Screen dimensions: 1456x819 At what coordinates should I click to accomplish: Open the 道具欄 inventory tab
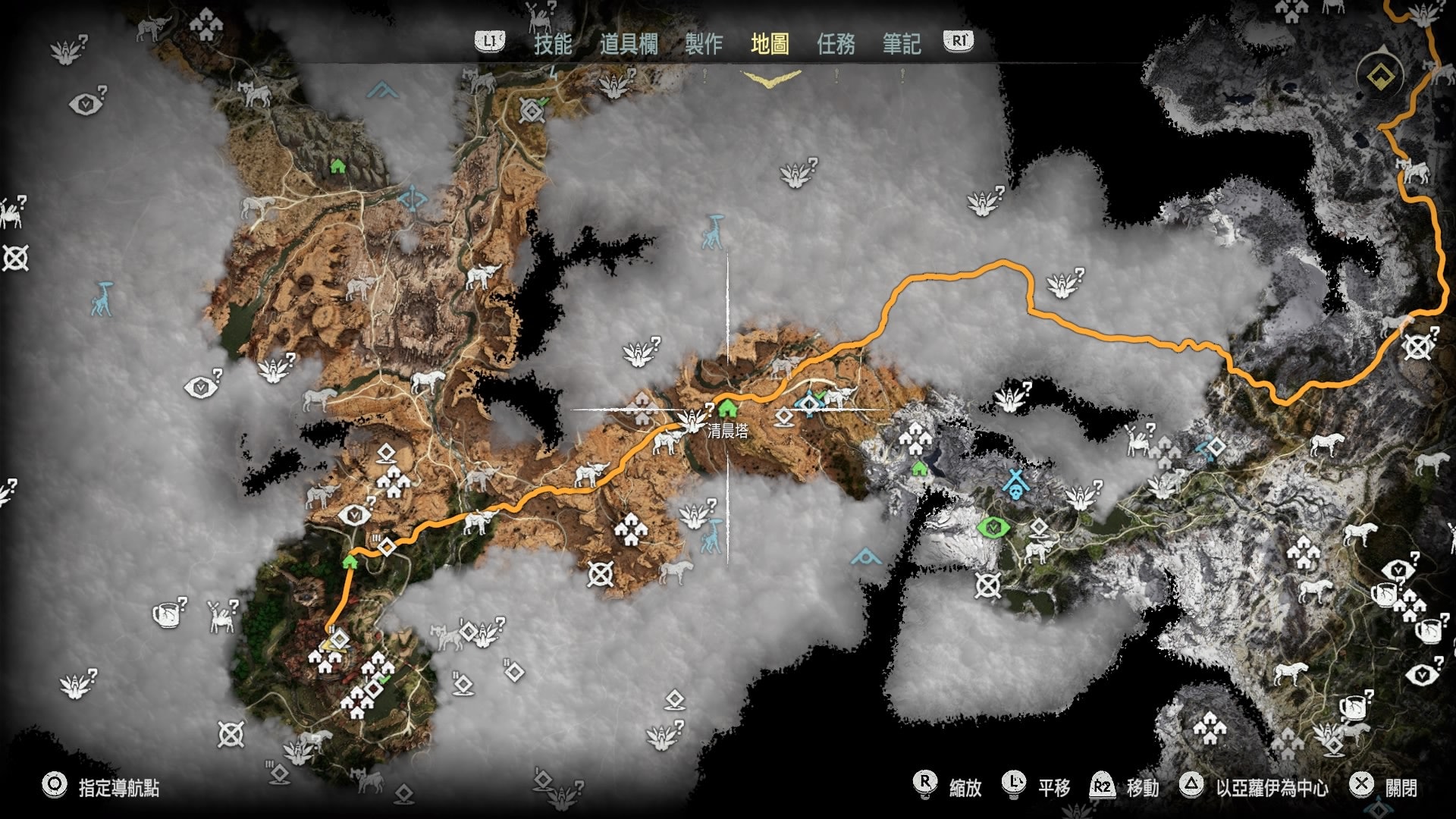click(x=629, y=44)
